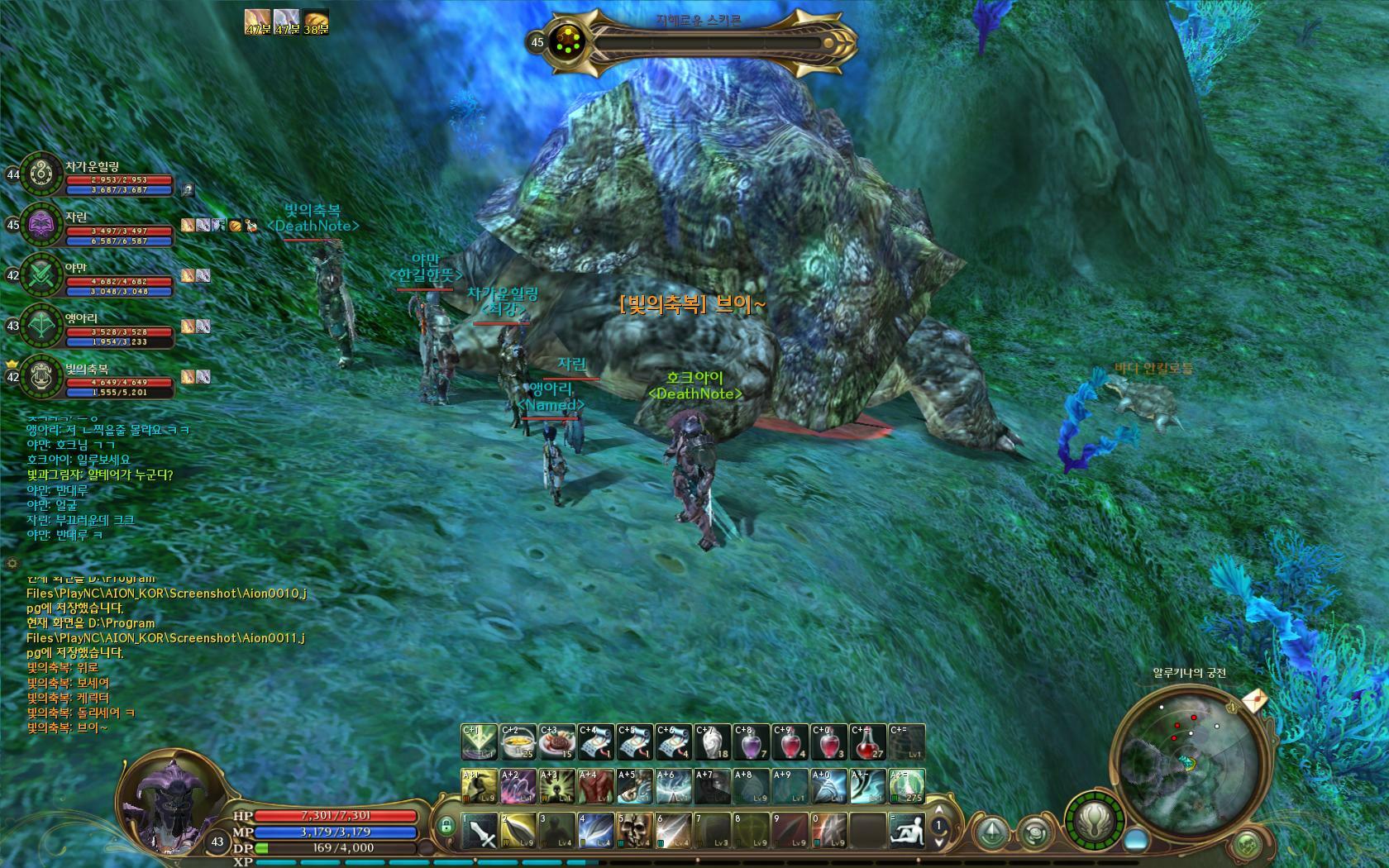Open the mail envelope notification
1389x868 pixels.
point(1253,701)
